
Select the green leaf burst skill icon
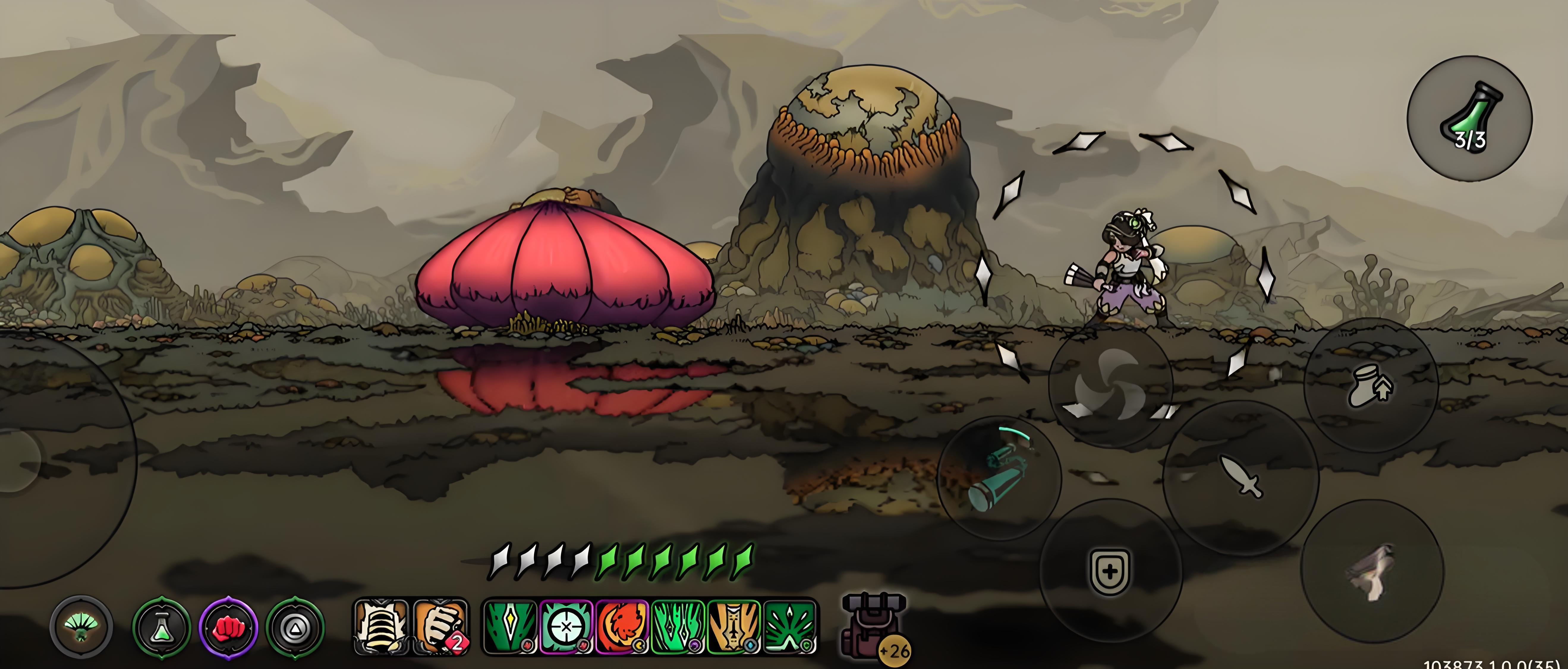(x=790, y=627)
